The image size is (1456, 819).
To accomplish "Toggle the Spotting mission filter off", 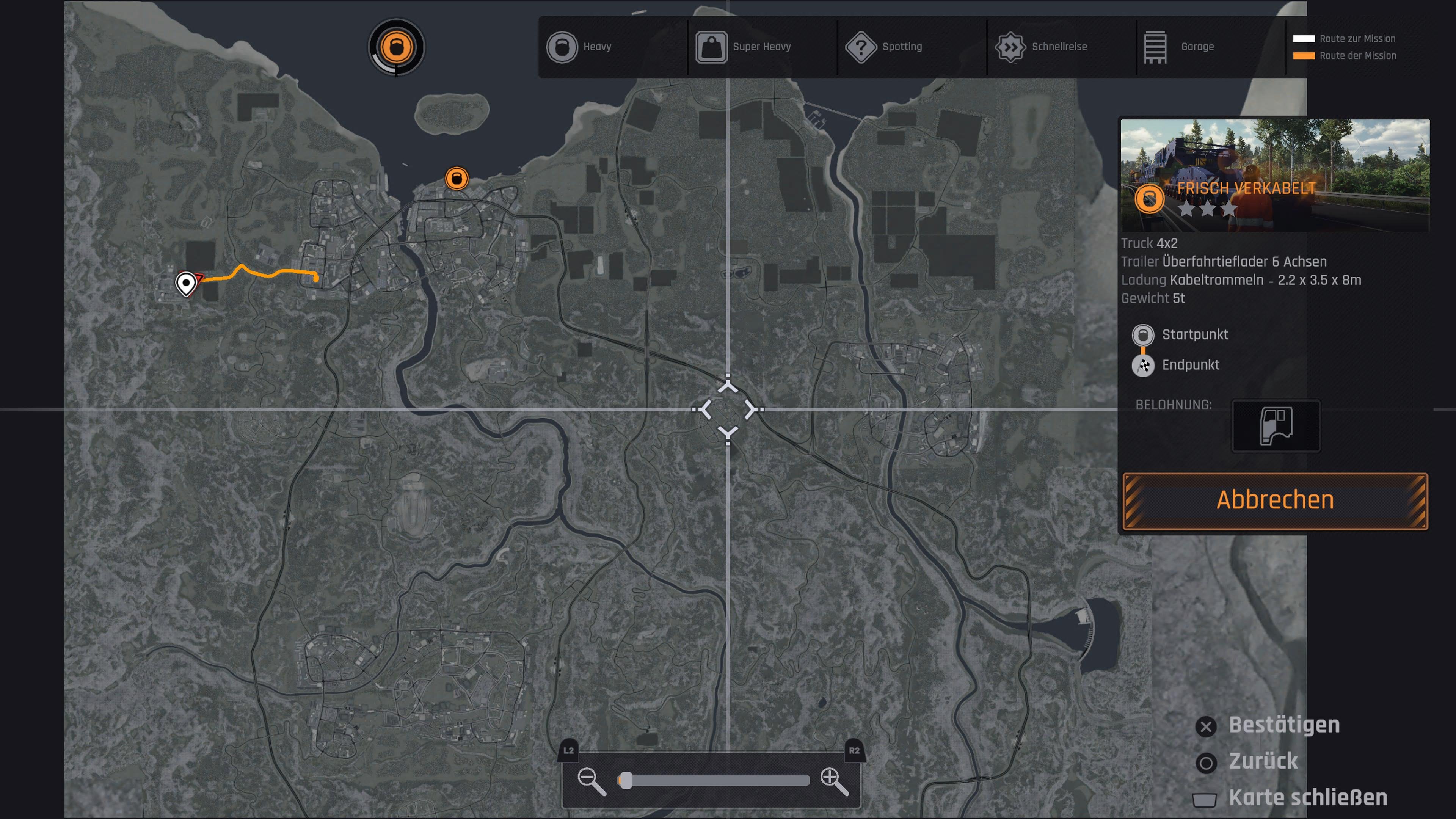I will (x=861, y=47).
